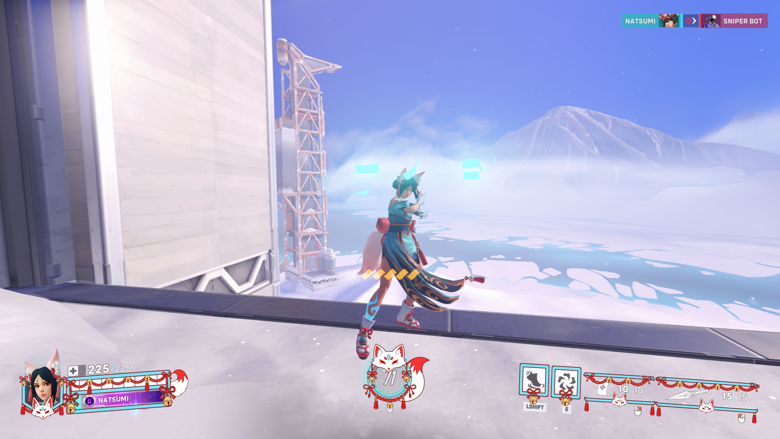Select the purple NATSUMI name banner

click(116, 399)
